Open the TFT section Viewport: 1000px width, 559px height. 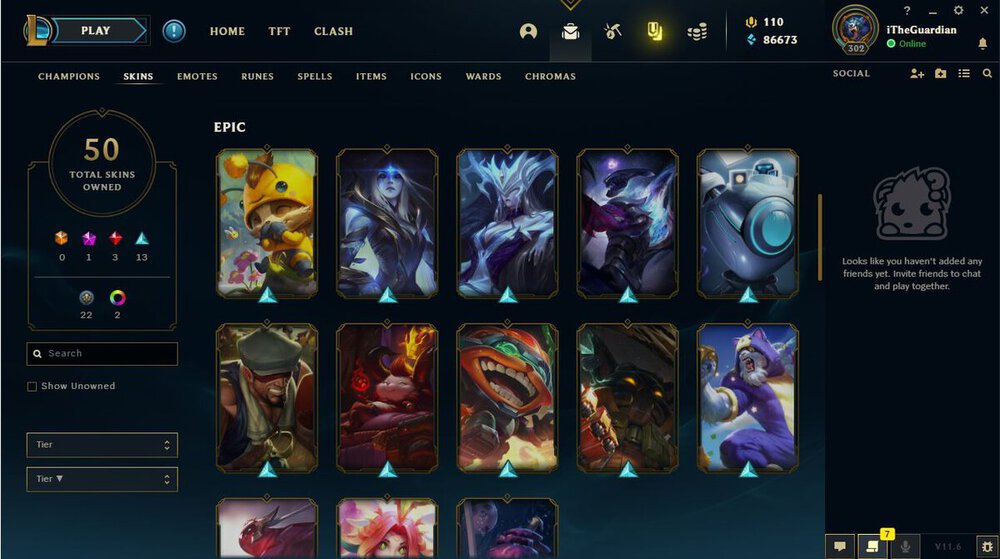click(x=279, y=31)
